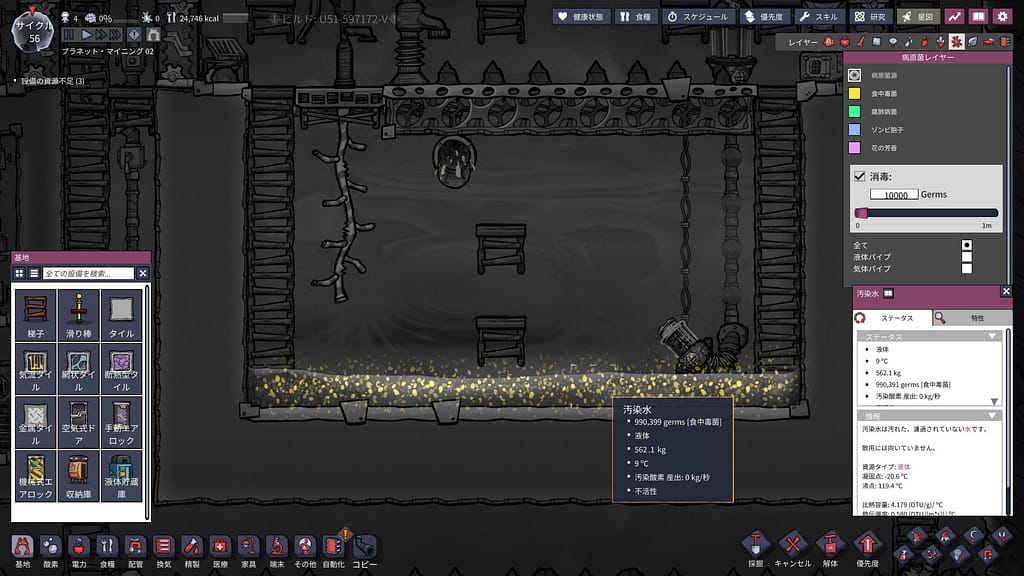Screen dimensions: 1024x576
Task: Select the 梯子 (ladder) building tile
Action: tap(36, 314)
